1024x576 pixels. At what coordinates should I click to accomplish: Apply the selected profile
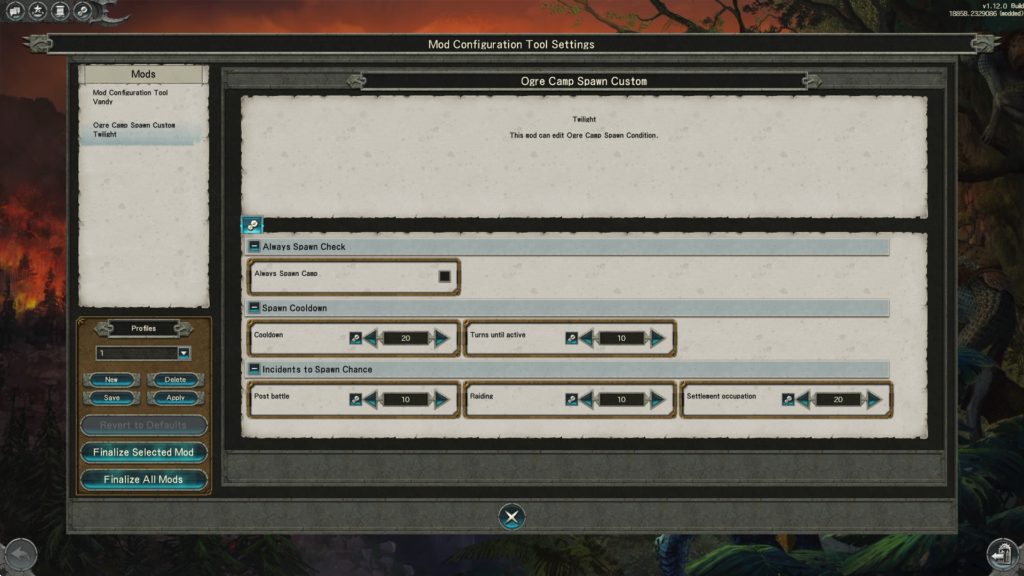[175, 397]
